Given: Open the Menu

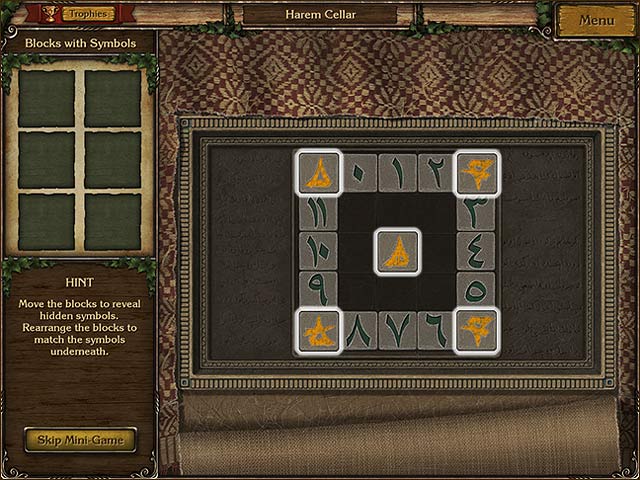Looking at the screenshot, I should tap(596, 20).
